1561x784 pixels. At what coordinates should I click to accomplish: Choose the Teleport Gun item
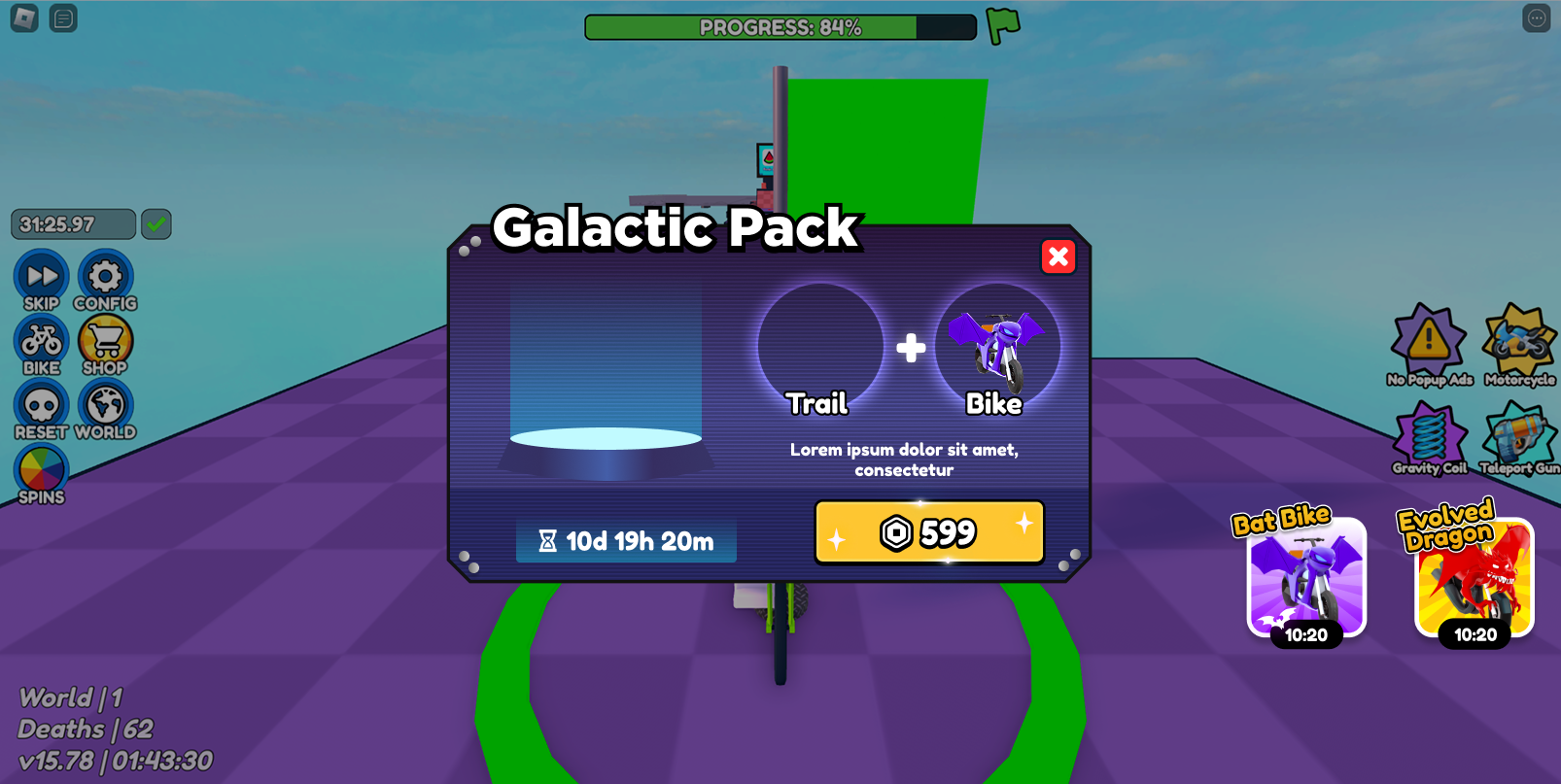click(1519, 439)
